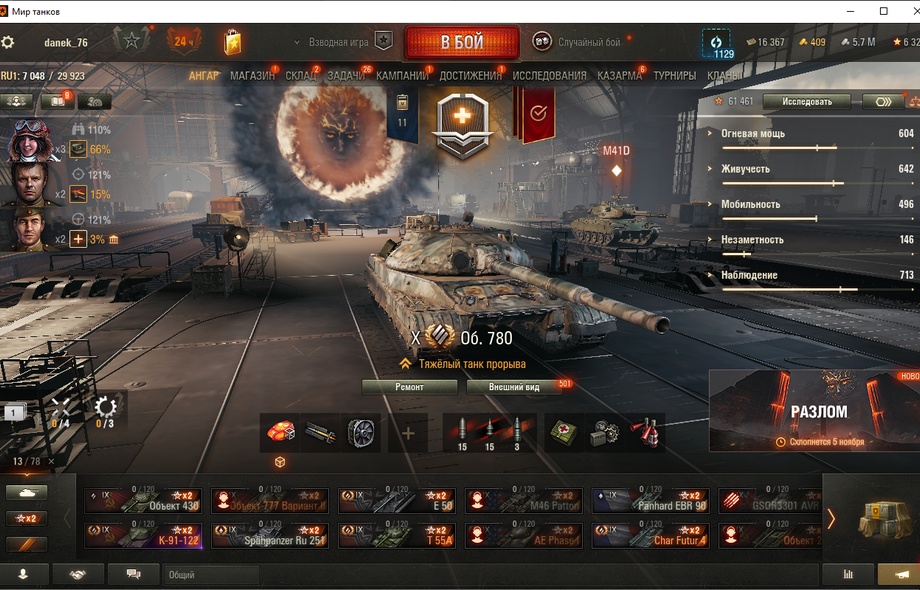Switch to the СКЛАД tab
The height and width of the screenshot is (590, 920).
pos(301,76)
